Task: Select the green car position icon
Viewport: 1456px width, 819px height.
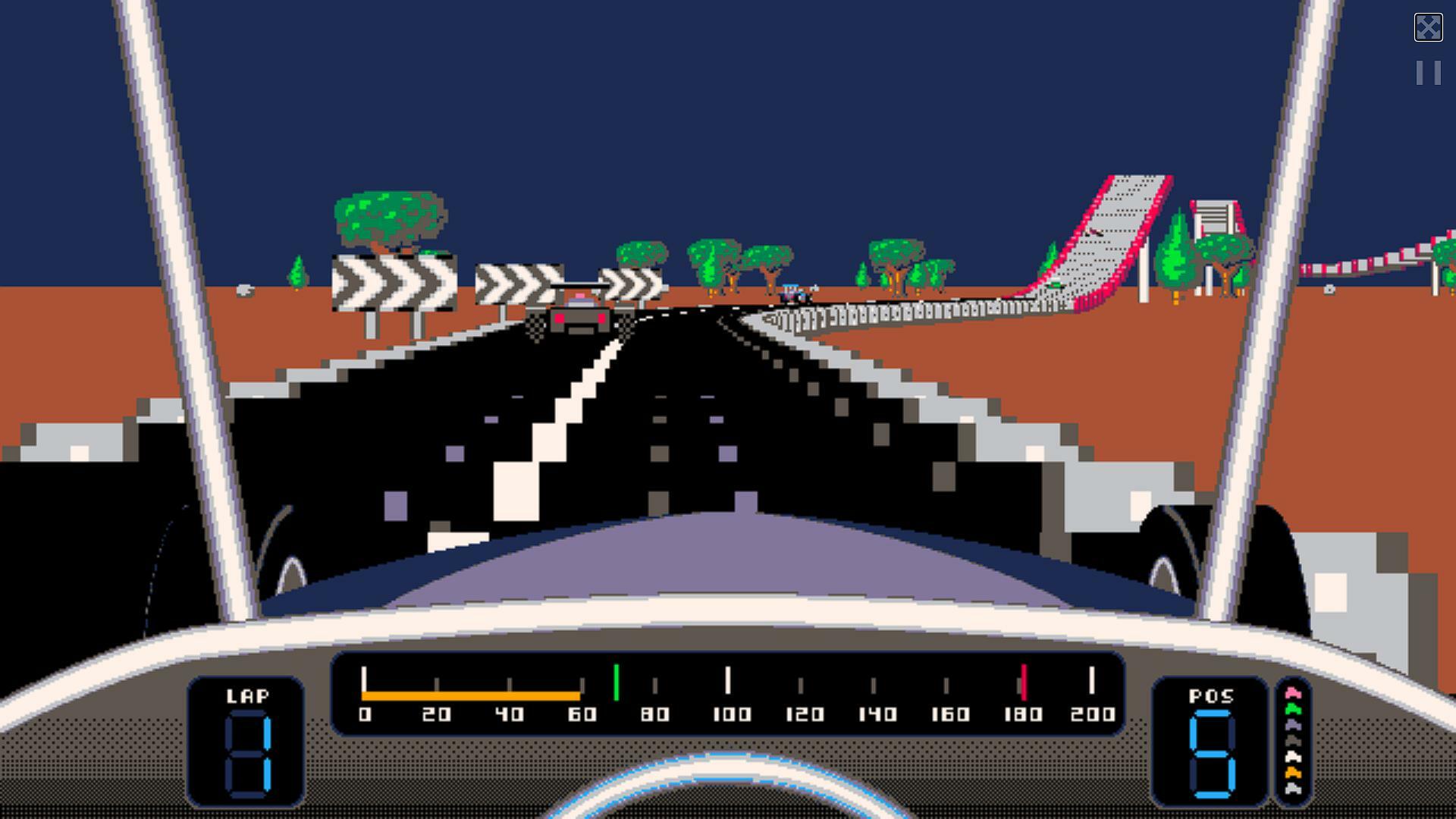Action: pos(1292,709)
